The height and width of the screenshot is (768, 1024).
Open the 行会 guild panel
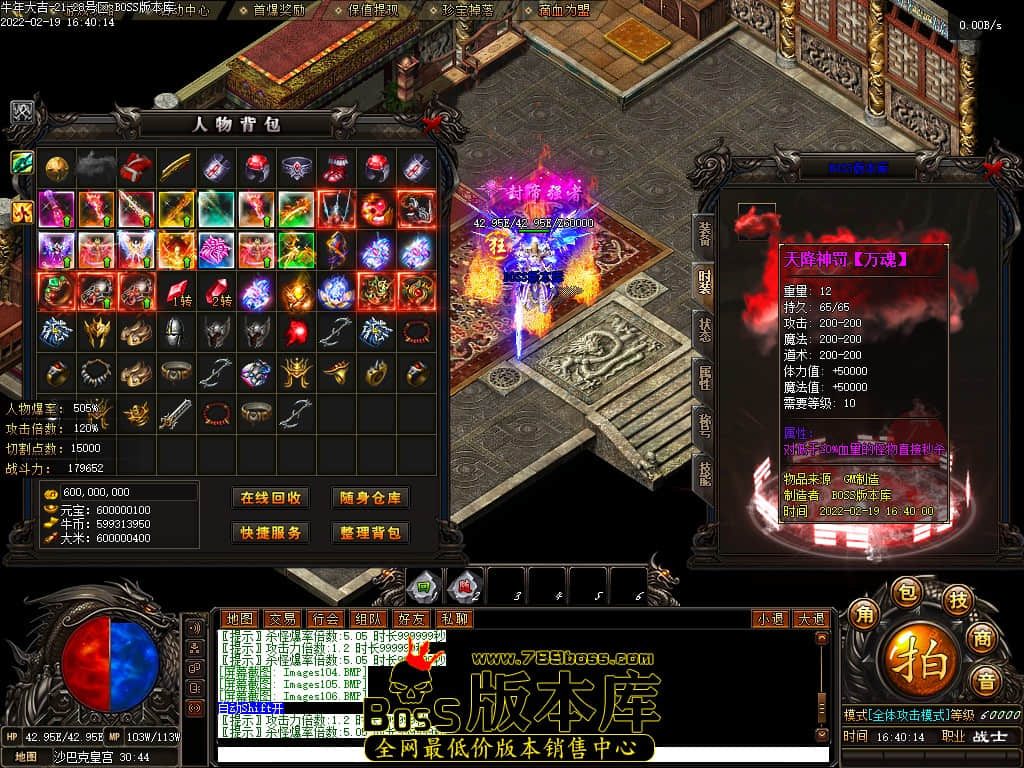coord(324,619)
